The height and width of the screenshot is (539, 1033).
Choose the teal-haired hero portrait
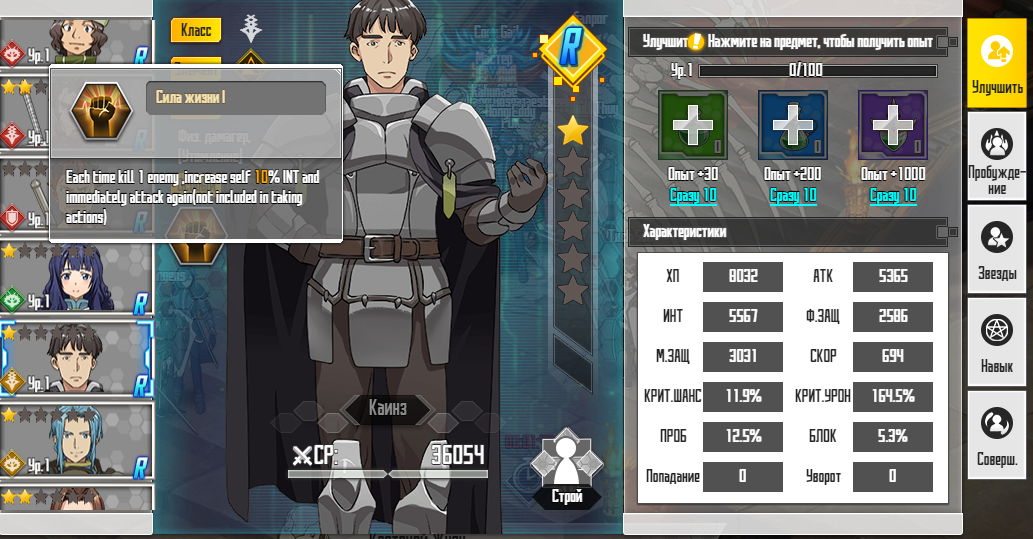[77, 440]
